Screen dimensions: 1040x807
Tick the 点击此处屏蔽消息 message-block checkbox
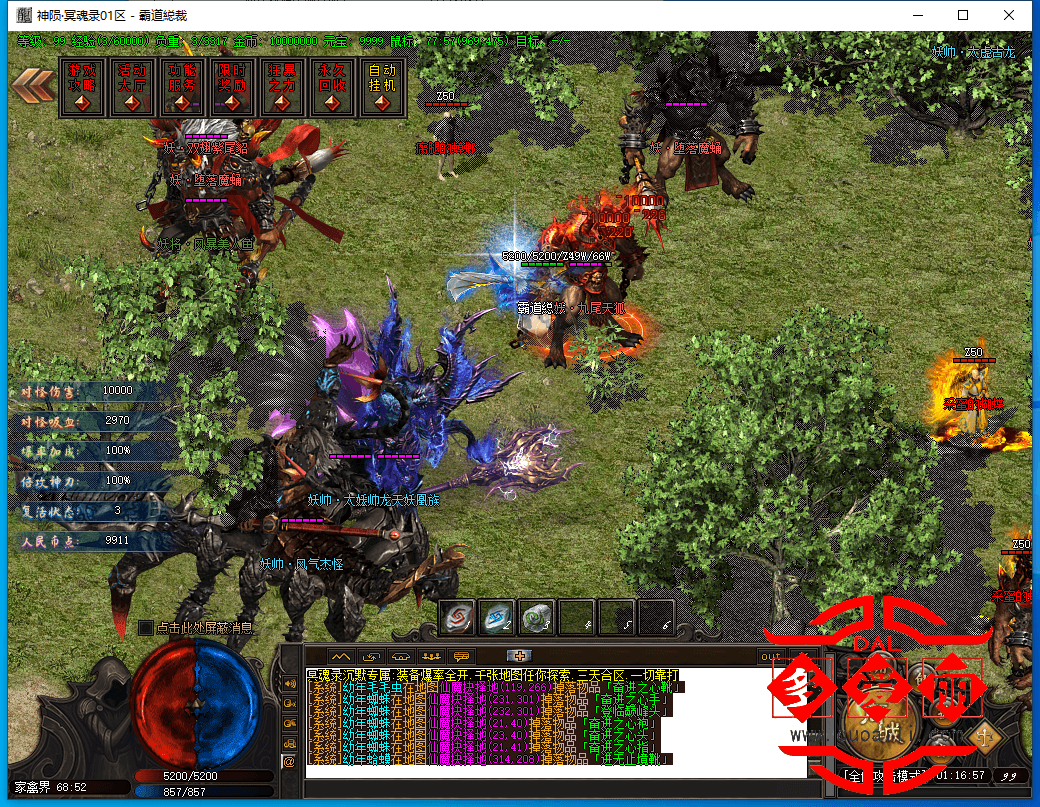(146, 628)
